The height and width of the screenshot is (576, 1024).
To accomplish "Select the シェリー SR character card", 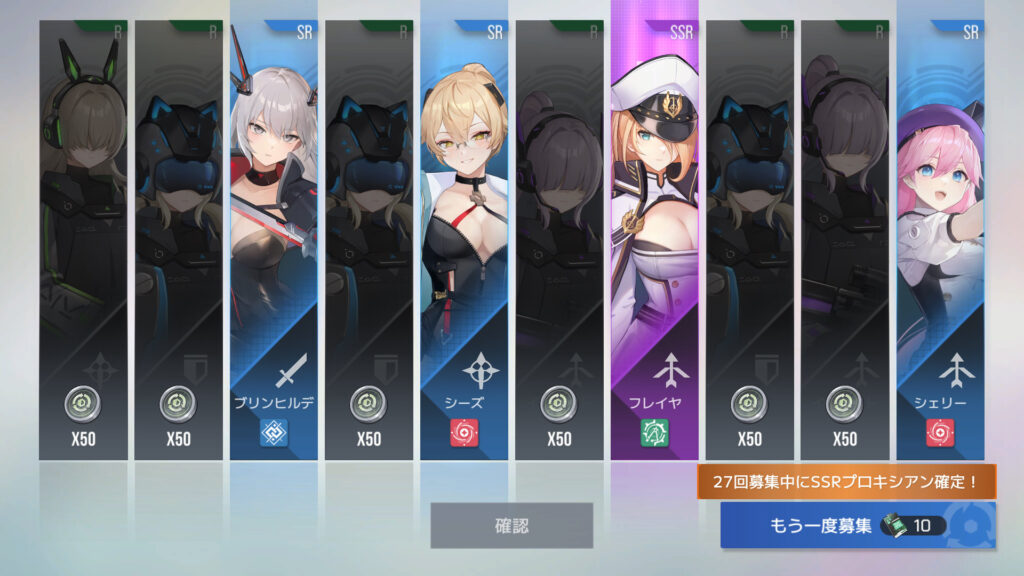I will tap(940, 240).
